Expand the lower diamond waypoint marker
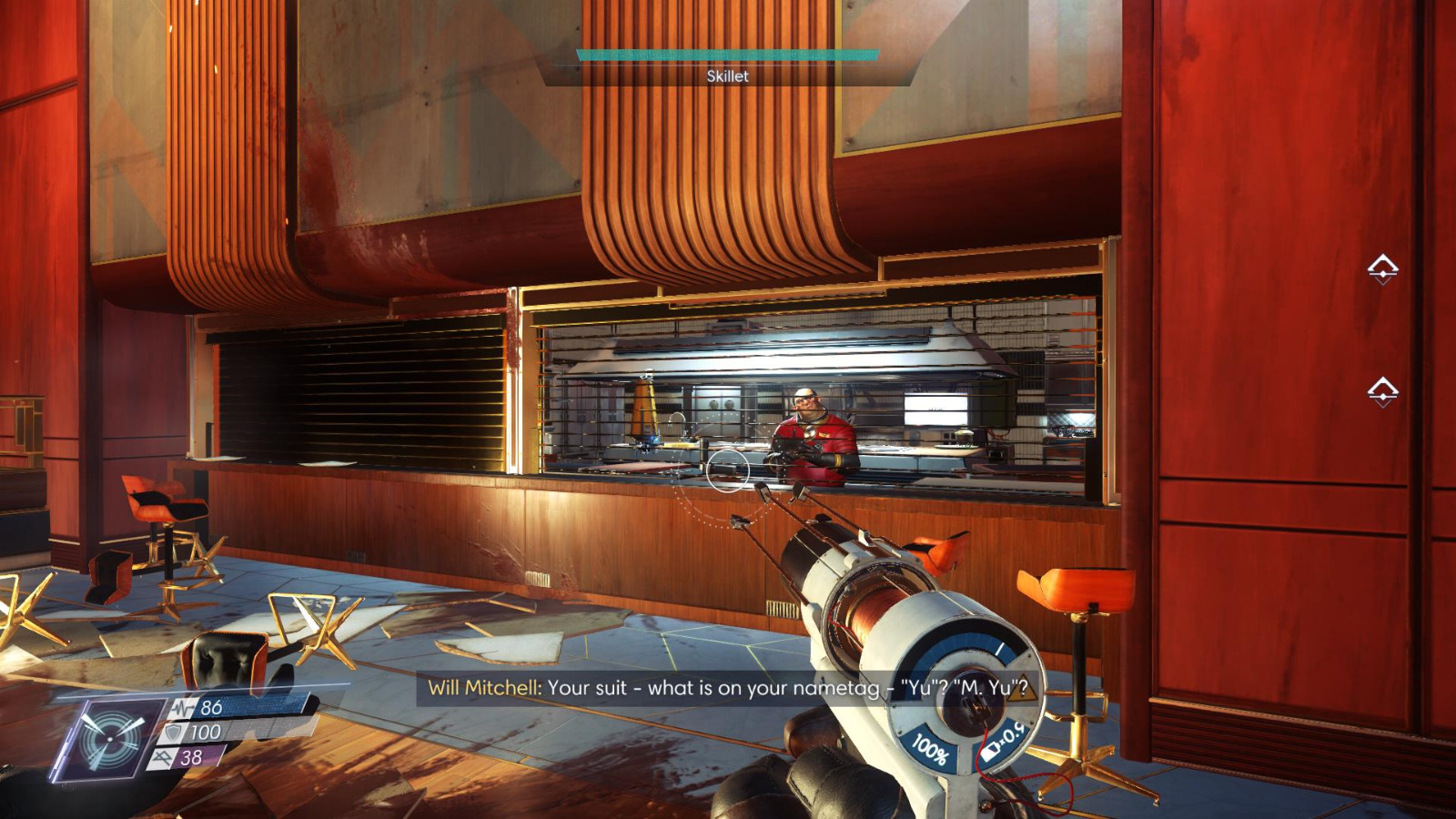The width and height of the screenshot is (1456, 819). click(x=1385, y=389)
